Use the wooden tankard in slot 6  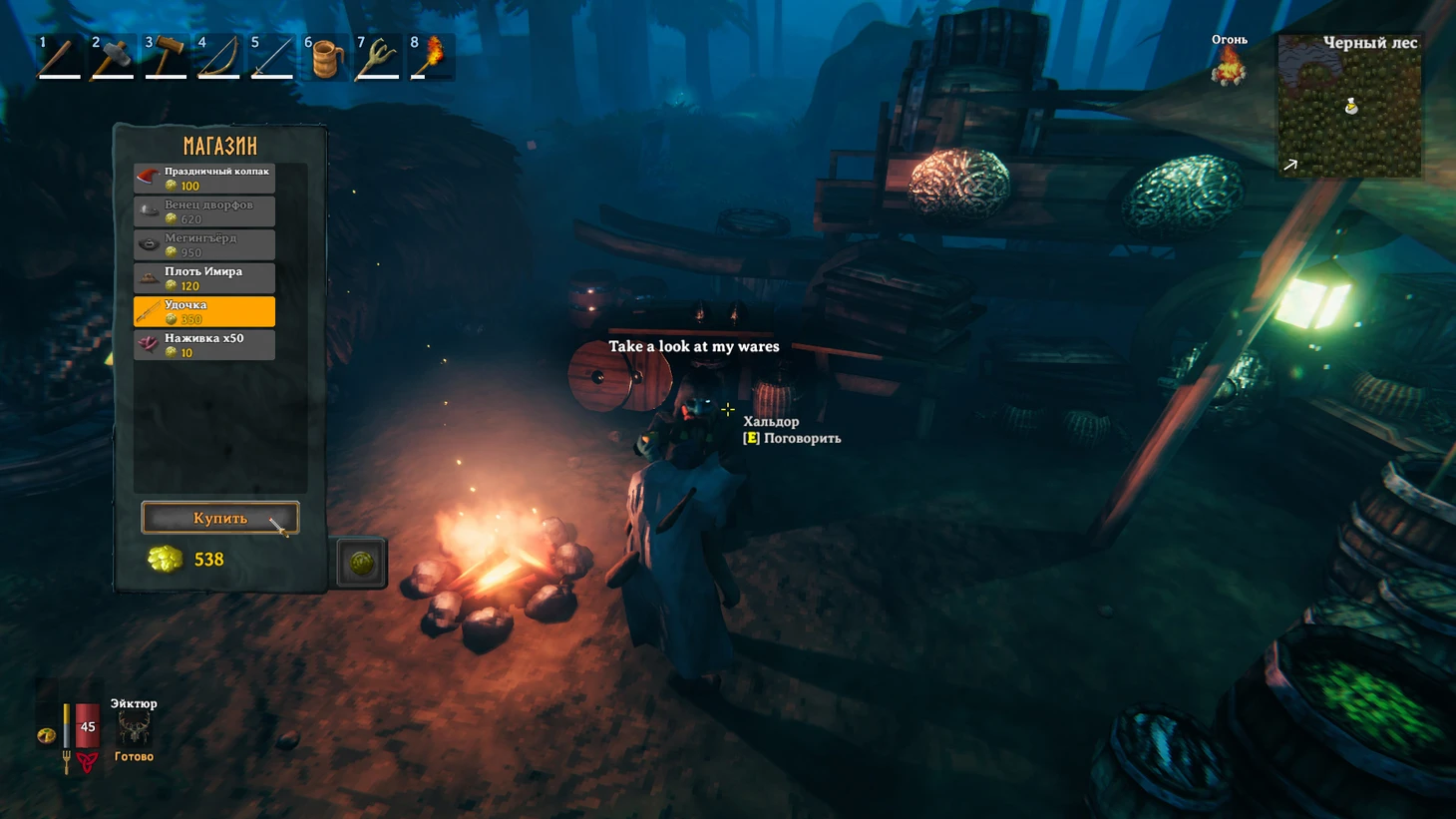tap(325, 58)
